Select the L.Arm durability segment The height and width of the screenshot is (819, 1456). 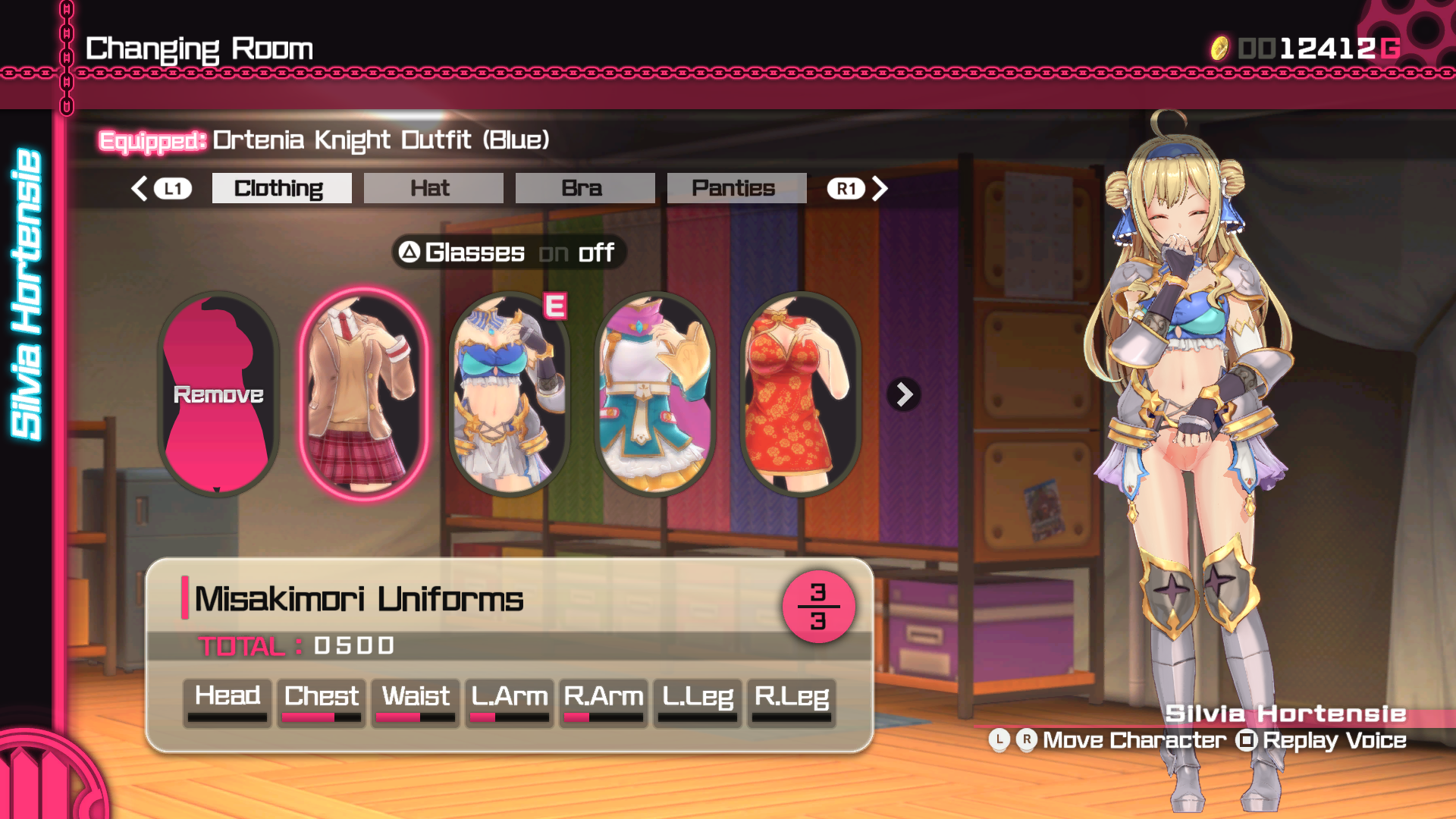(x=510, y=702)
